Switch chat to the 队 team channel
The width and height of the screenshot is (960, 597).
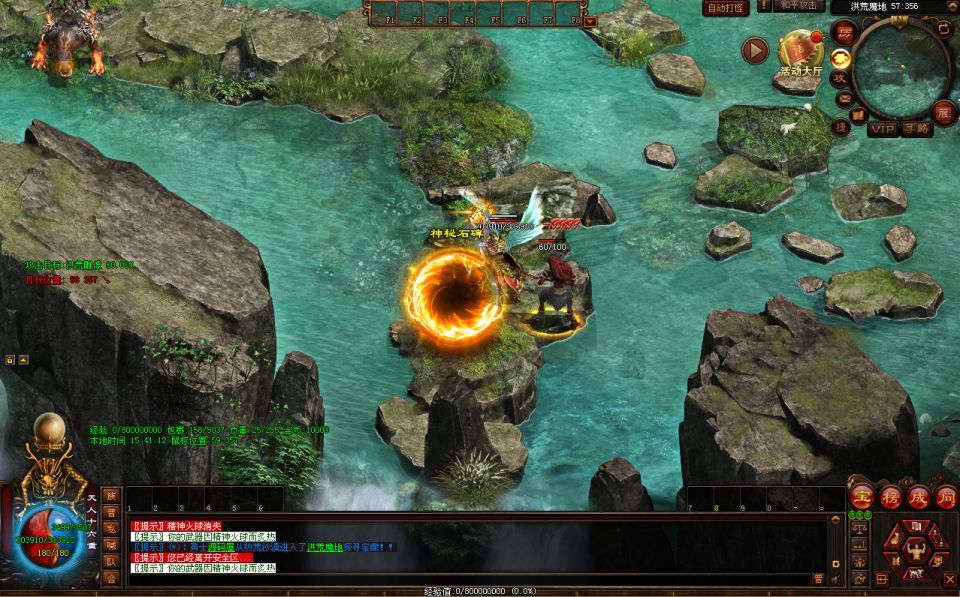[x=111, y=562]
